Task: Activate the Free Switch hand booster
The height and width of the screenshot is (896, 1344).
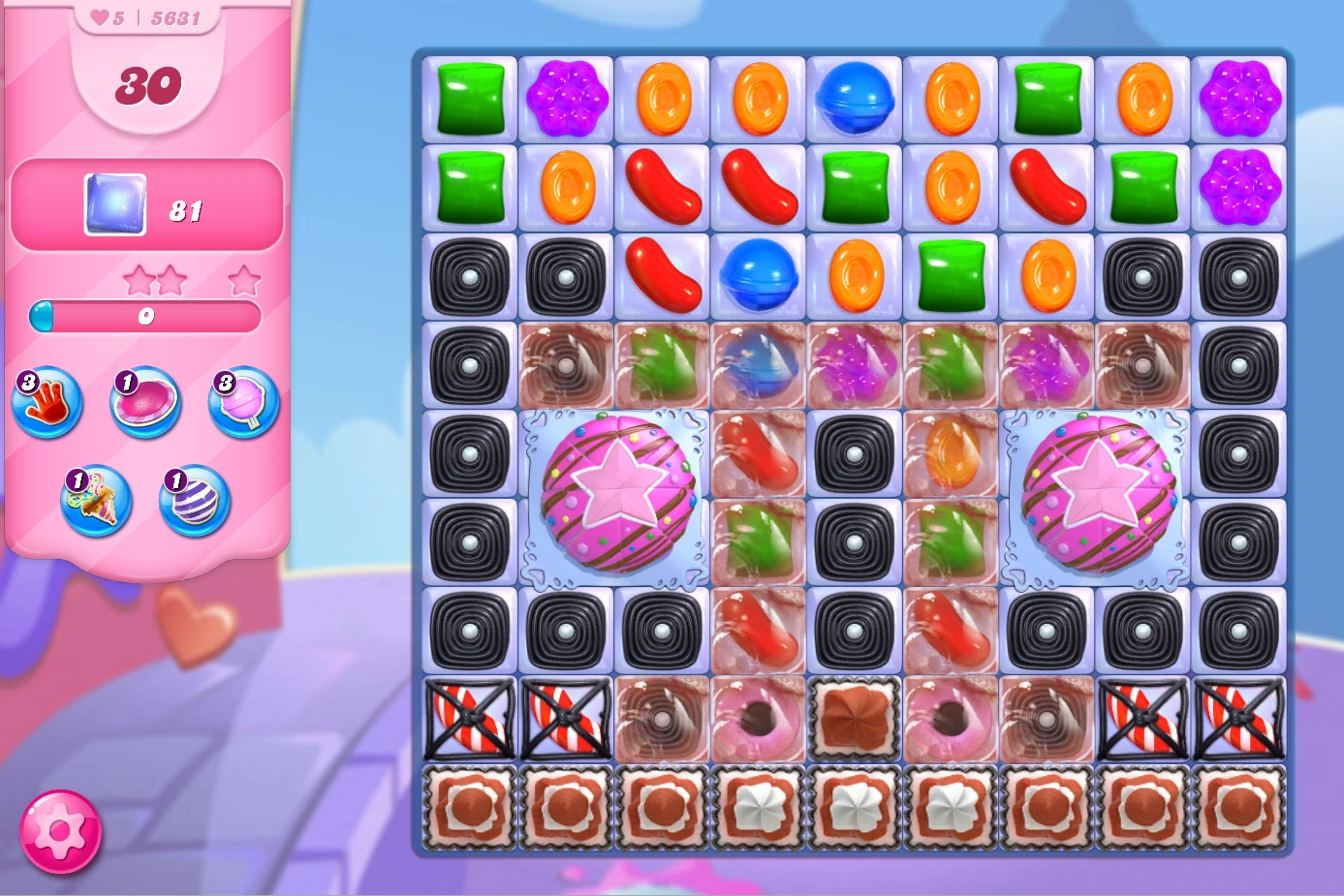Action: click(x=47, y=404)
